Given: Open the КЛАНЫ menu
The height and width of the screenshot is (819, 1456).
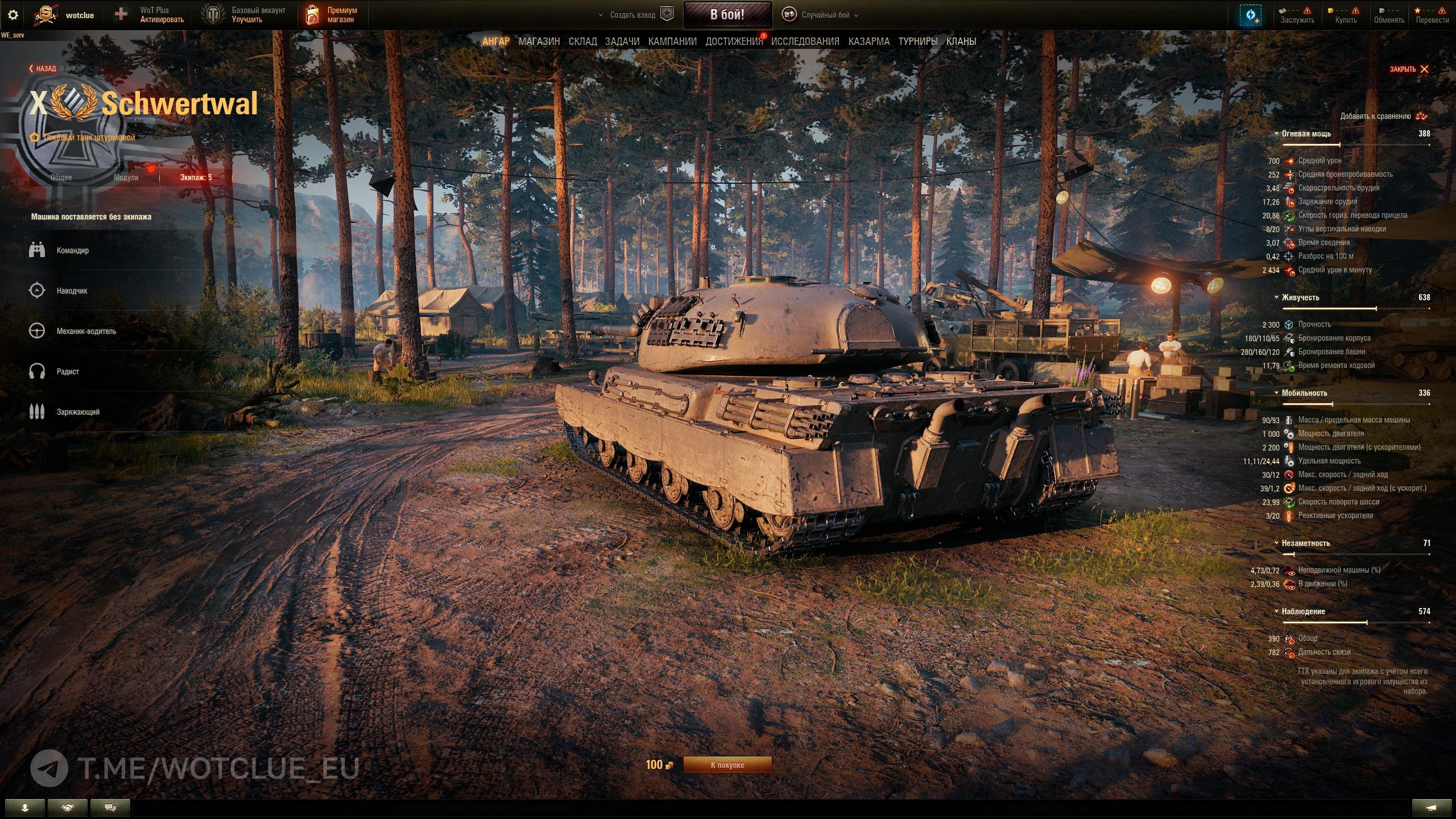Looking at the screenshot, I should point(961,42).
